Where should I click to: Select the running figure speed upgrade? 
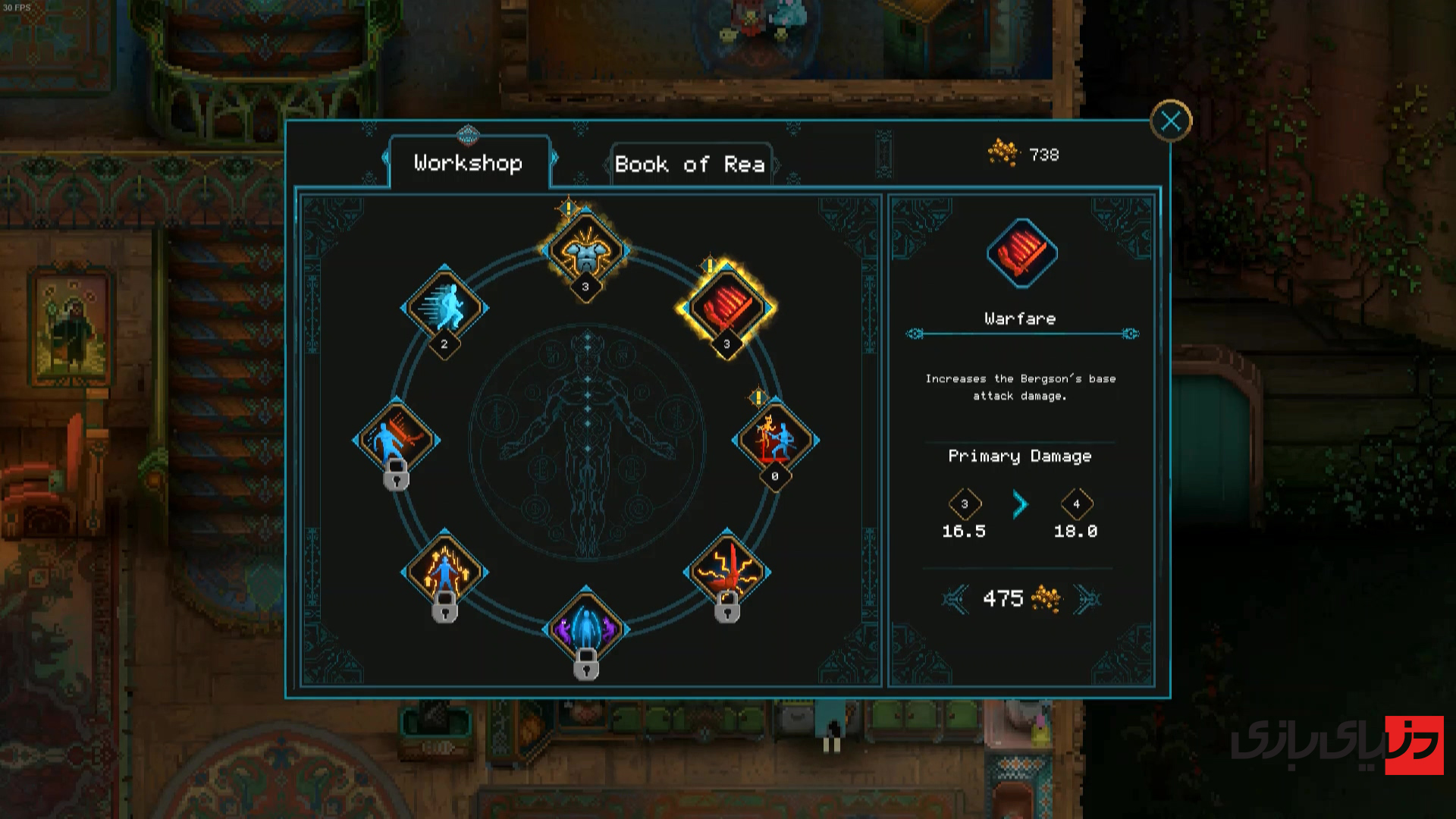click(x=444, y=306)
